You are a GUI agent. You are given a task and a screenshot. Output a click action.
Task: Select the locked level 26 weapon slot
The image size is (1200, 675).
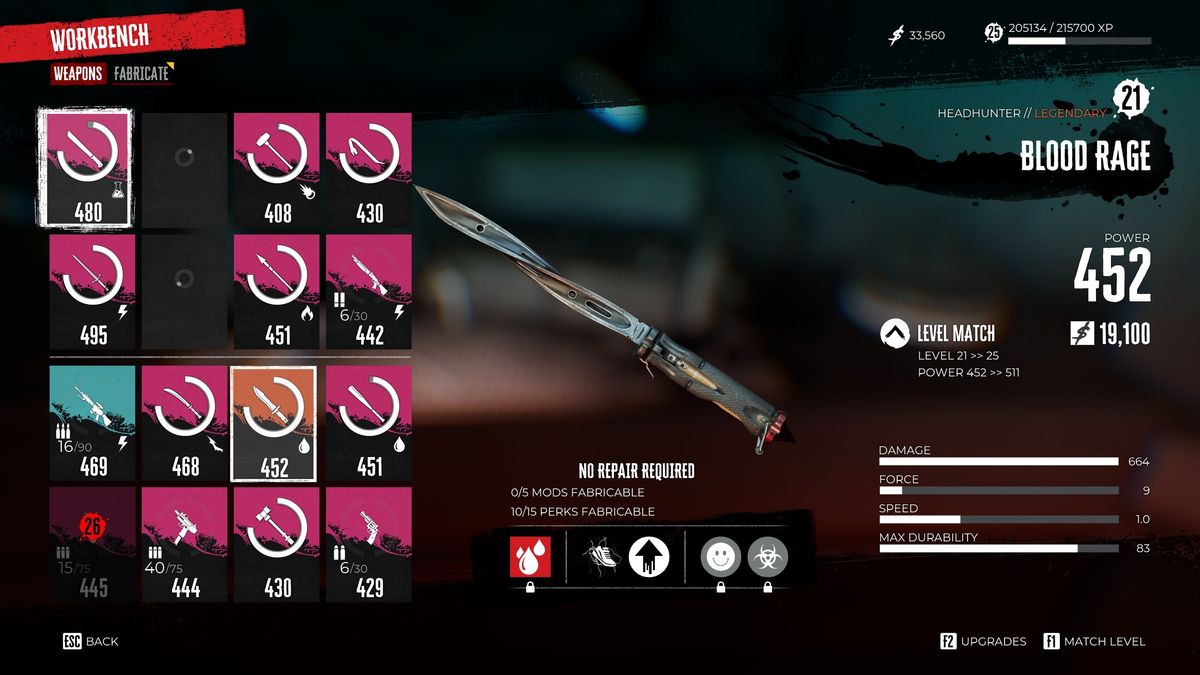click(93, 544)
